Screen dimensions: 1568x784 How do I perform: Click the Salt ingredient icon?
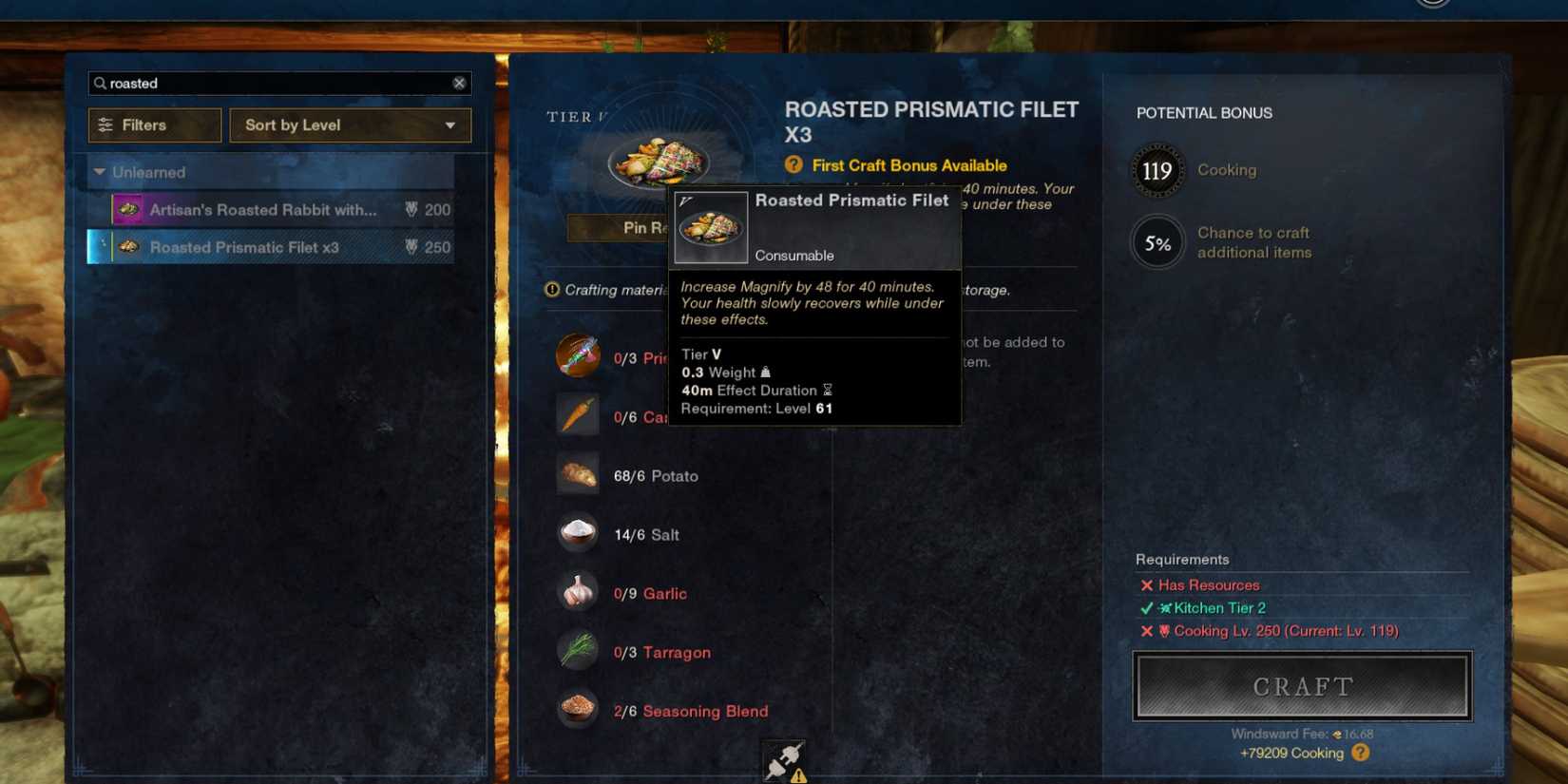(578, 533)
